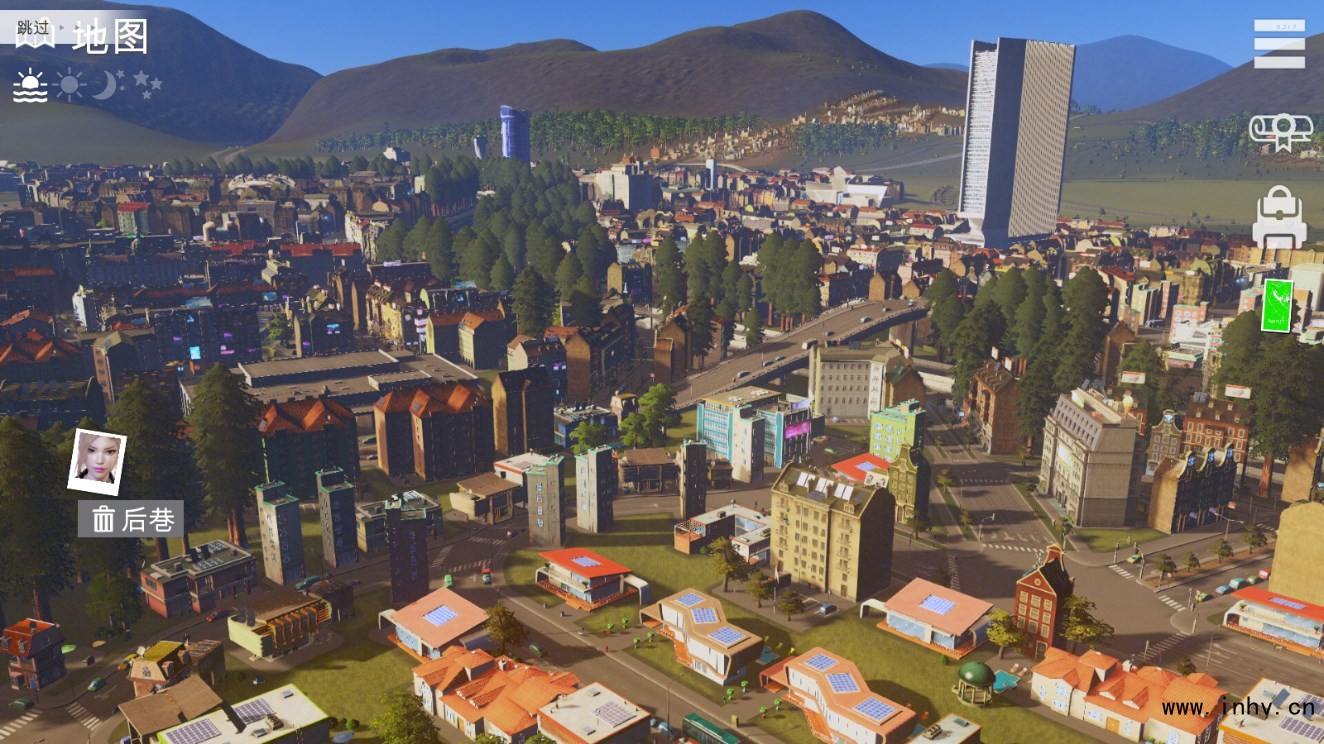Screen dimensions: 1324x744
Task: Open the backpack inventory
Action: coord(1279,217)
